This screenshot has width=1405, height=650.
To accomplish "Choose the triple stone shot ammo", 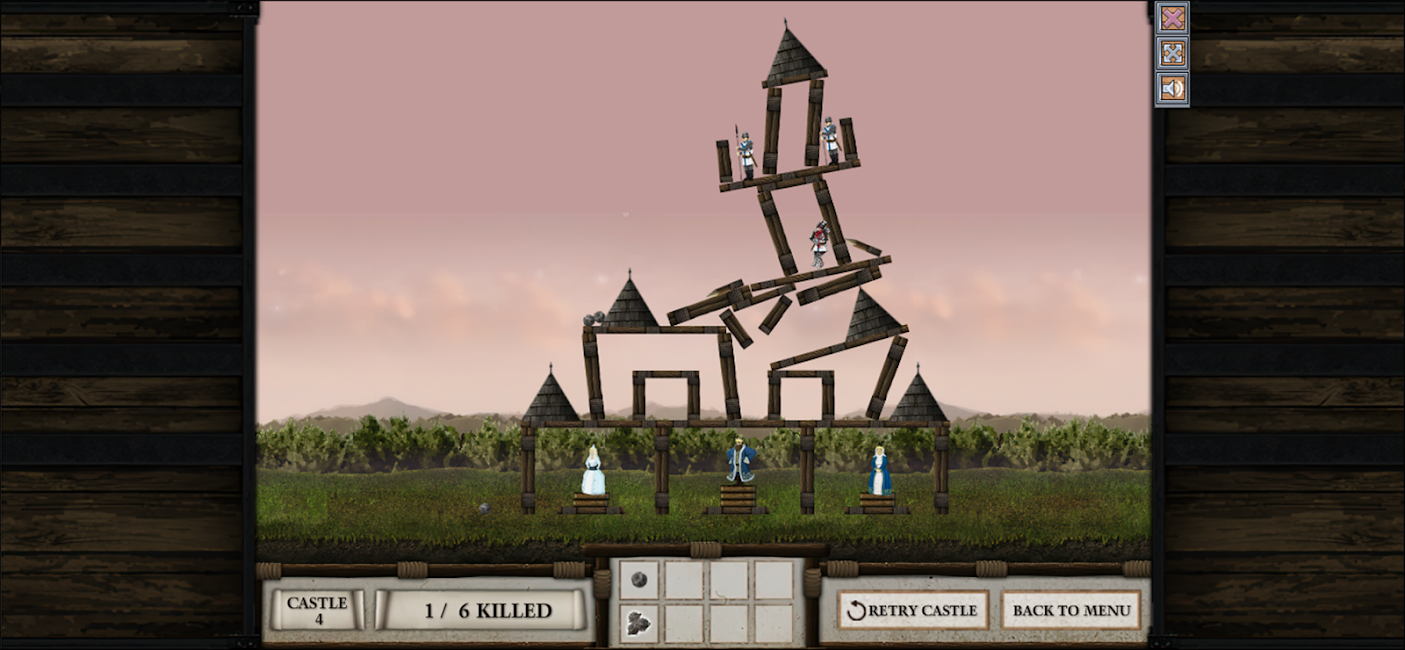I will click(639, 624).
